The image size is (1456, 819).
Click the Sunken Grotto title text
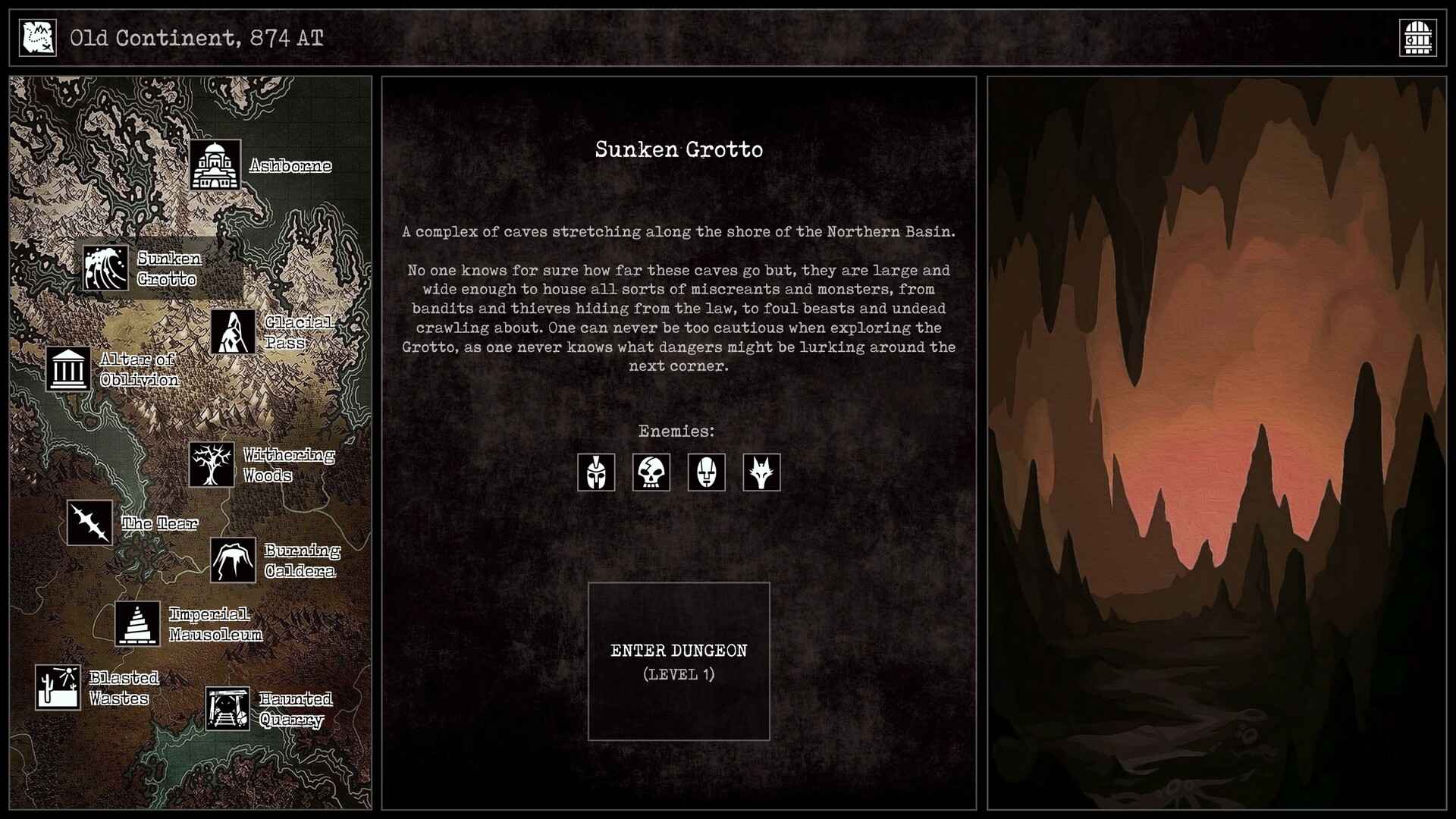point(679,149)
